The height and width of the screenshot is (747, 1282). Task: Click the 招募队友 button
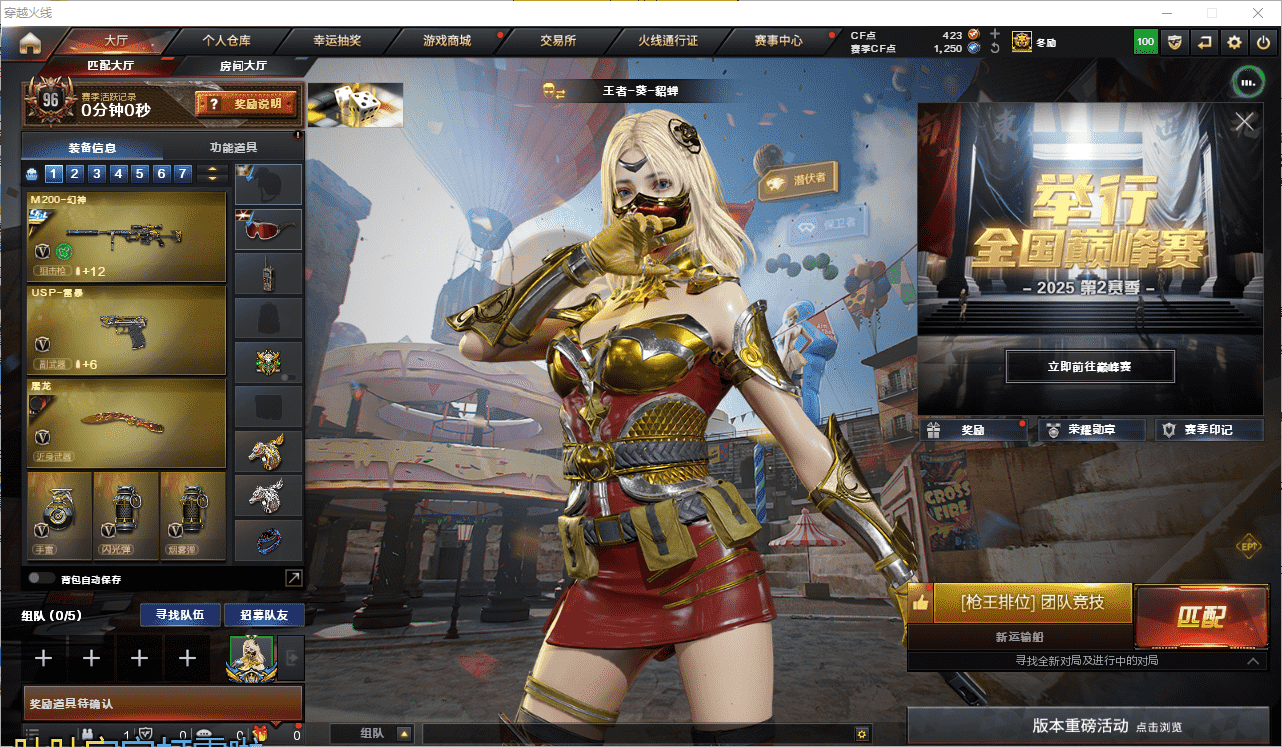pyautogui.click(x=264, y=614)
